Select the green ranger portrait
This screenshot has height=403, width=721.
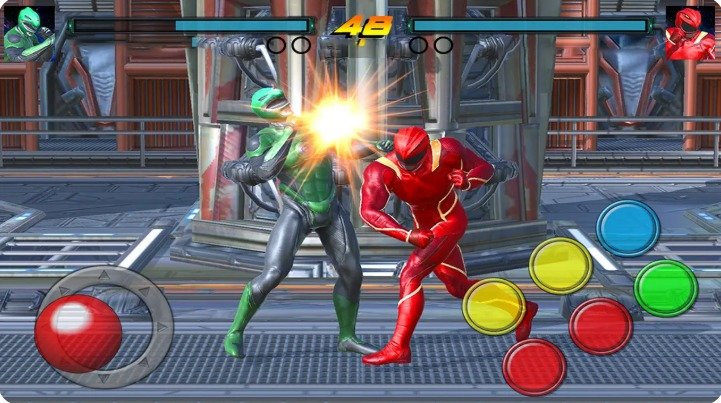(x=26, y=33)
